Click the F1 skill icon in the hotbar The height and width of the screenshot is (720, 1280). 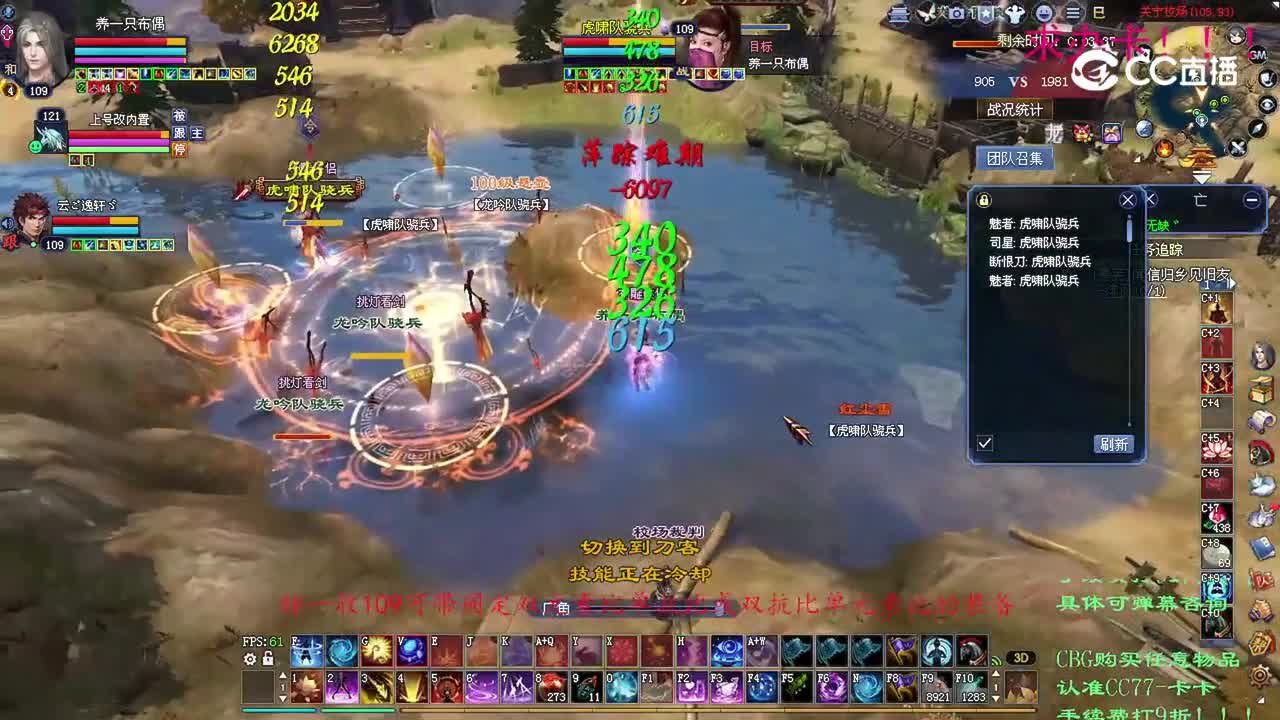657,686
